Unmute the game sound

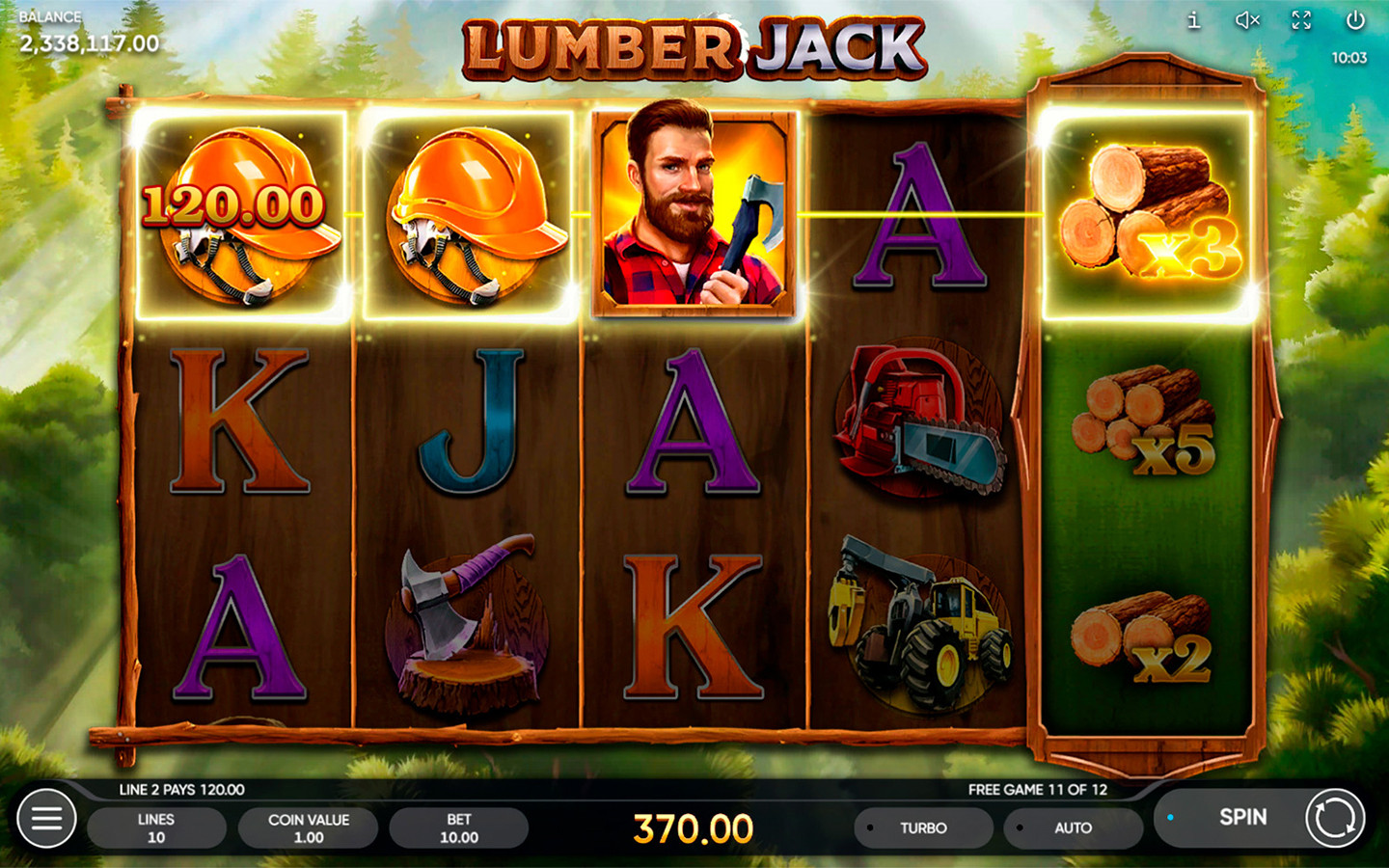click(x=1247, y=20)
